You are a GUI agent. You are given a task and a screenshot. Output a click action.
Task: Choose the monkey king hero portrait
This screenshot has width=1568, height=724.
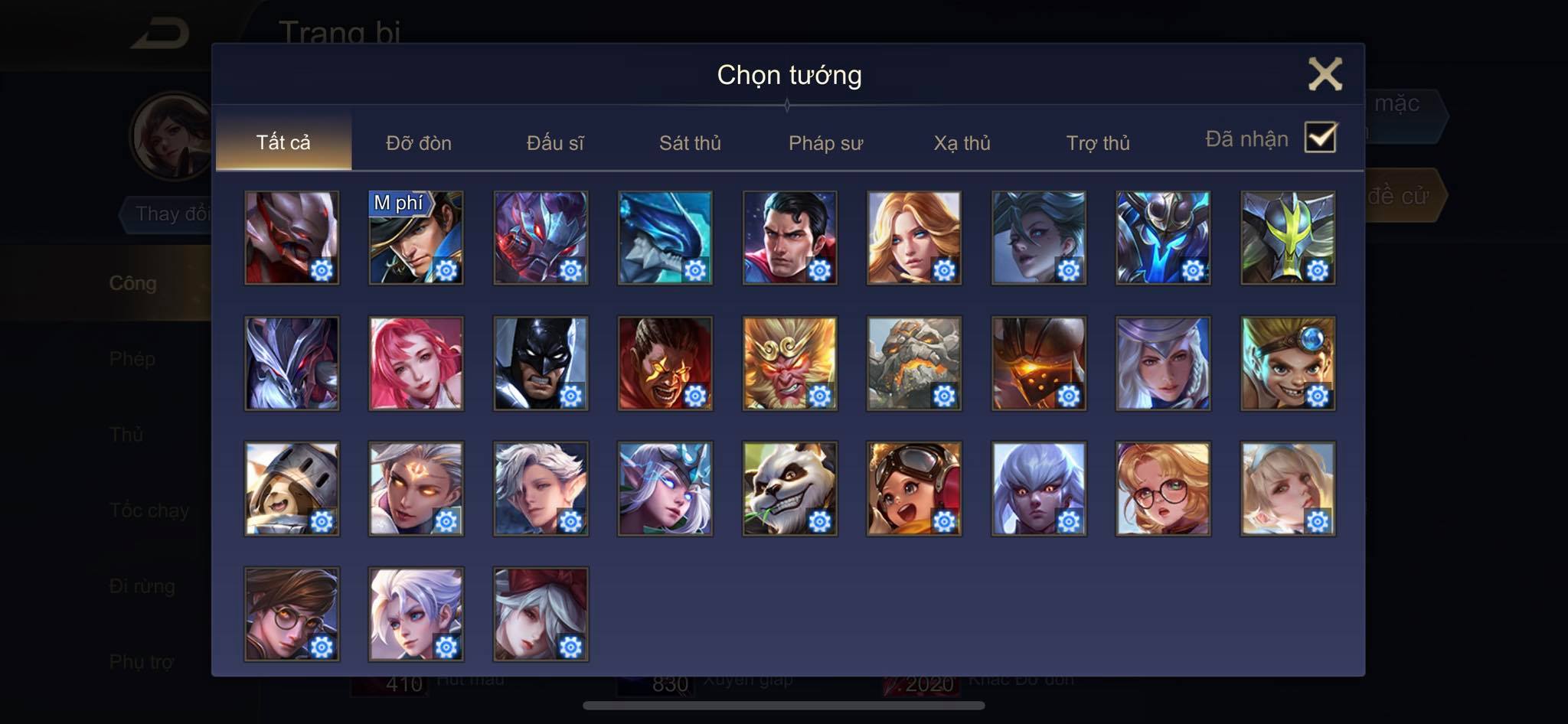click(x=789, y=363)
